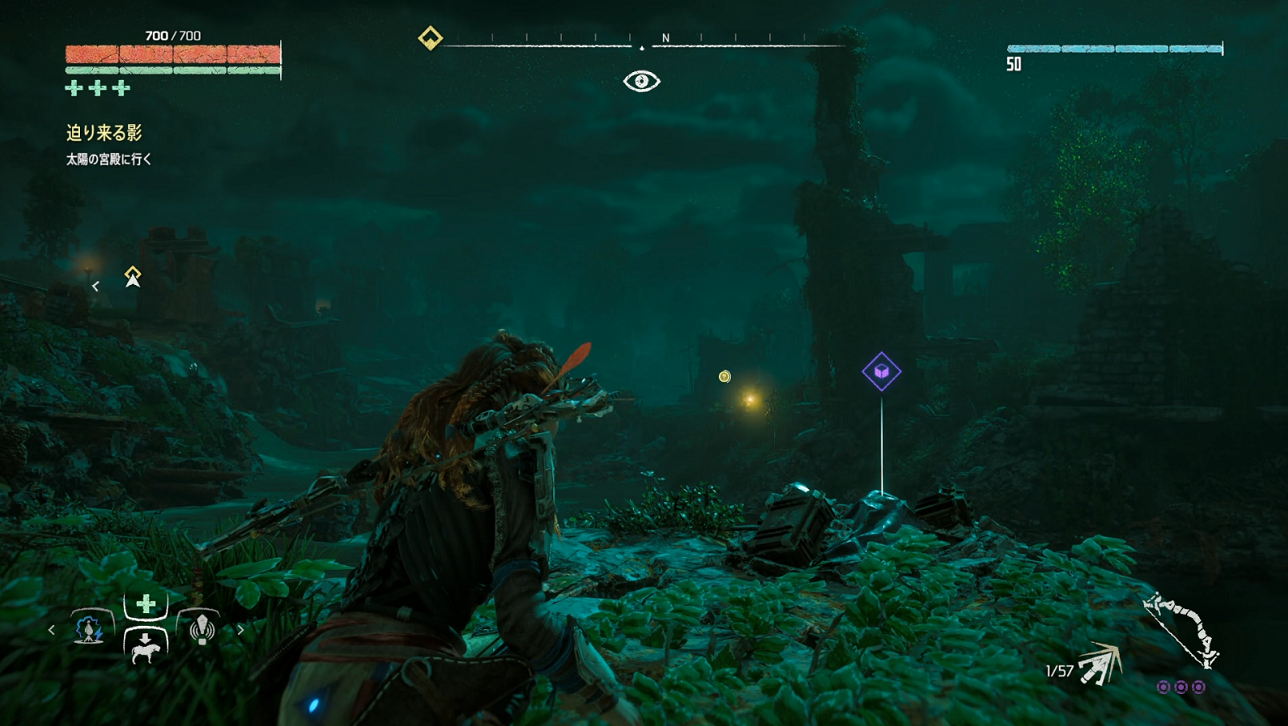
Task: Select the equipped bow weapon icon
Action: (x=1181, y=628)
